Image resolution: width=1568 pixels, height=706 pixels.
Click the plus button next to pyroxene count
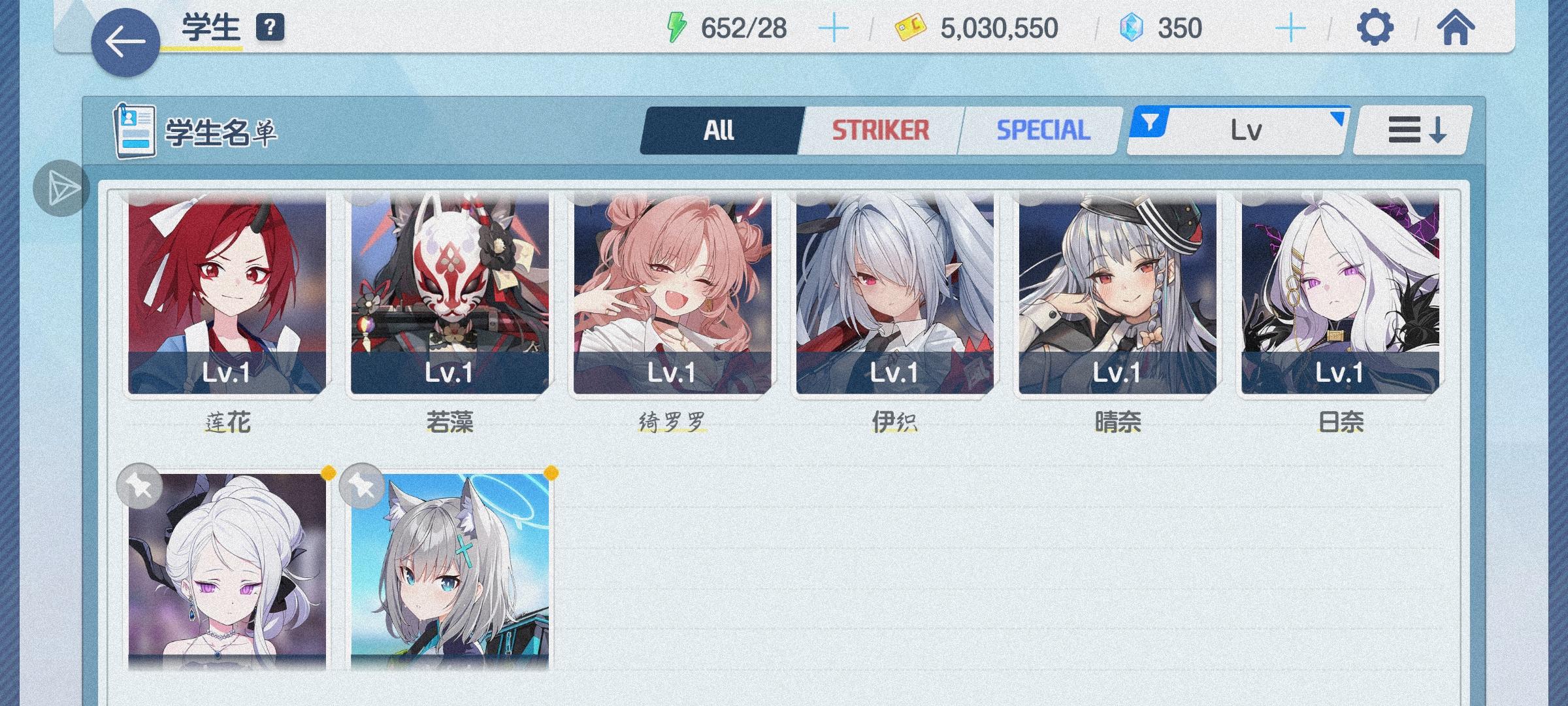click(x=1292, y=27)
